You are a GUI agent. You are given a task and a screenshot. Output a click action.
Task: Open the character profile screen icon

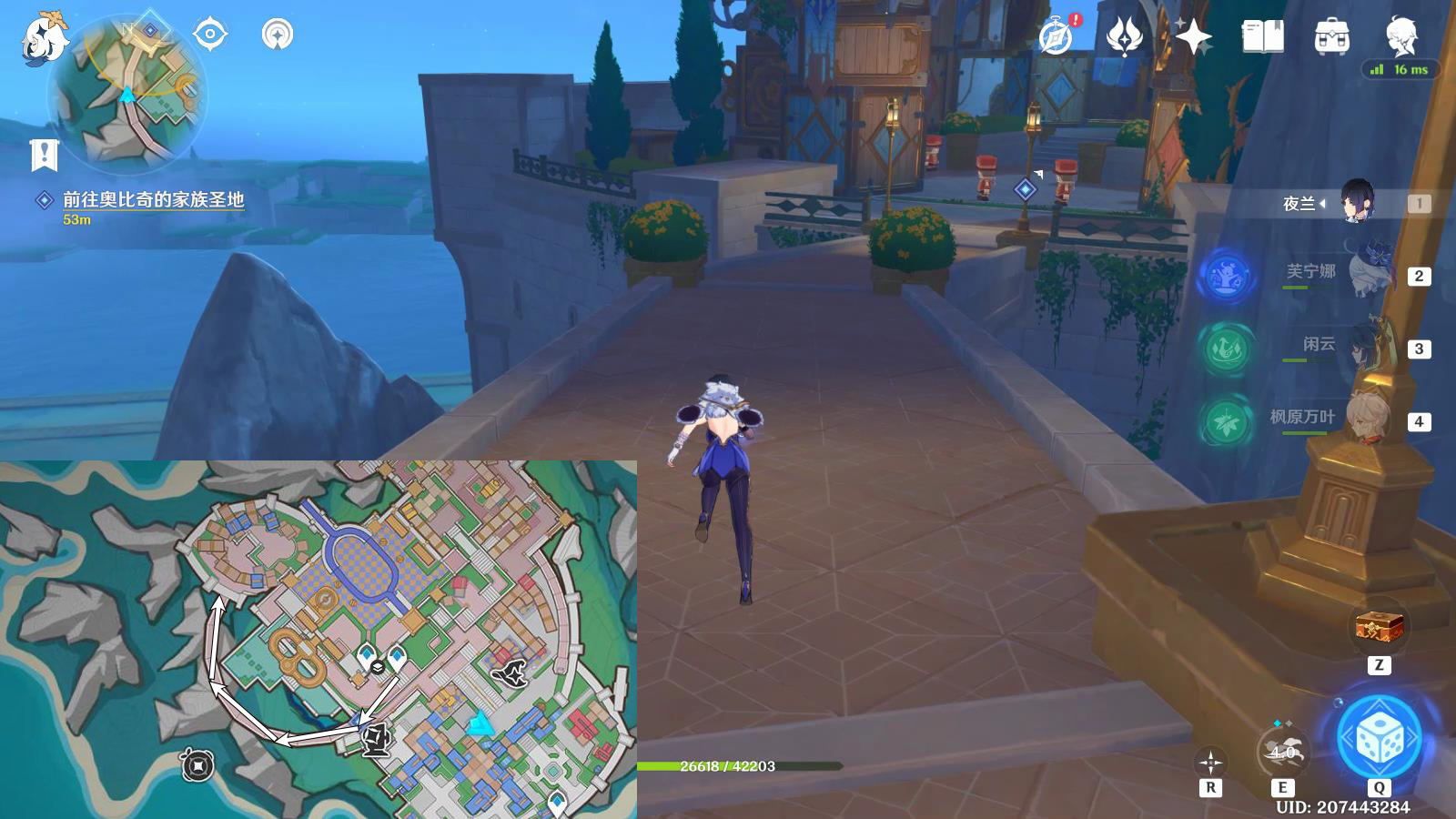(x=1401, y=35)
